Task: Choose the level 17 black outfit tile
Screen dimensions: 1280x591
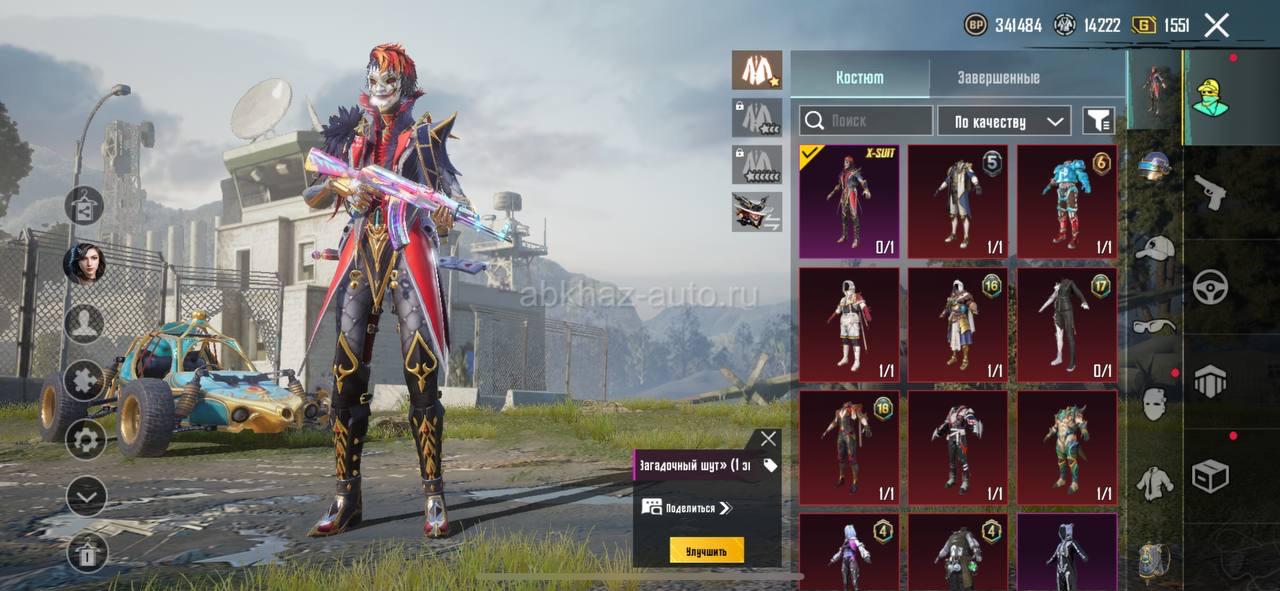Action: point(1067,324)
